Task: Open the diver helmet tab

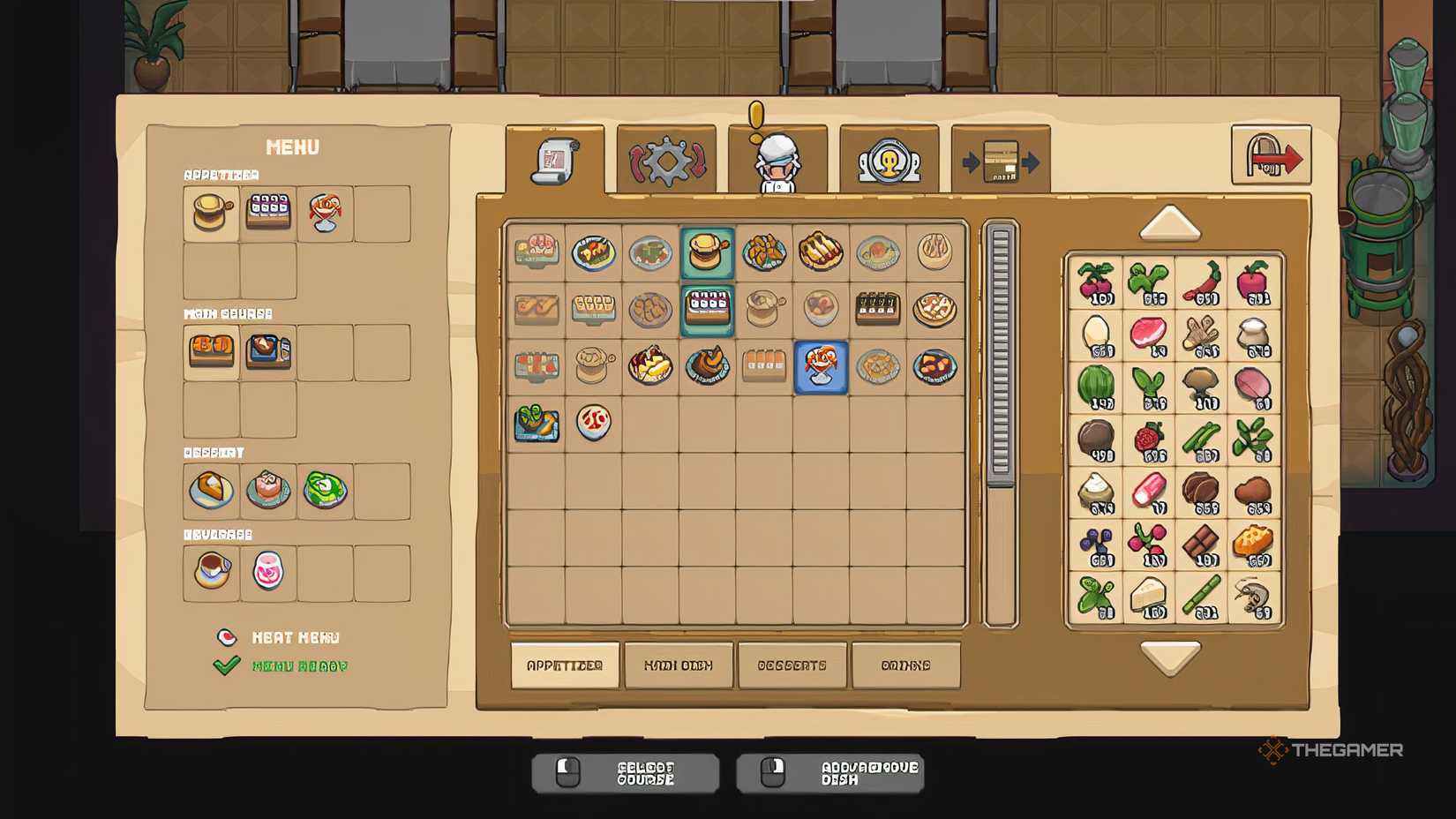Action: coord(888,161)
